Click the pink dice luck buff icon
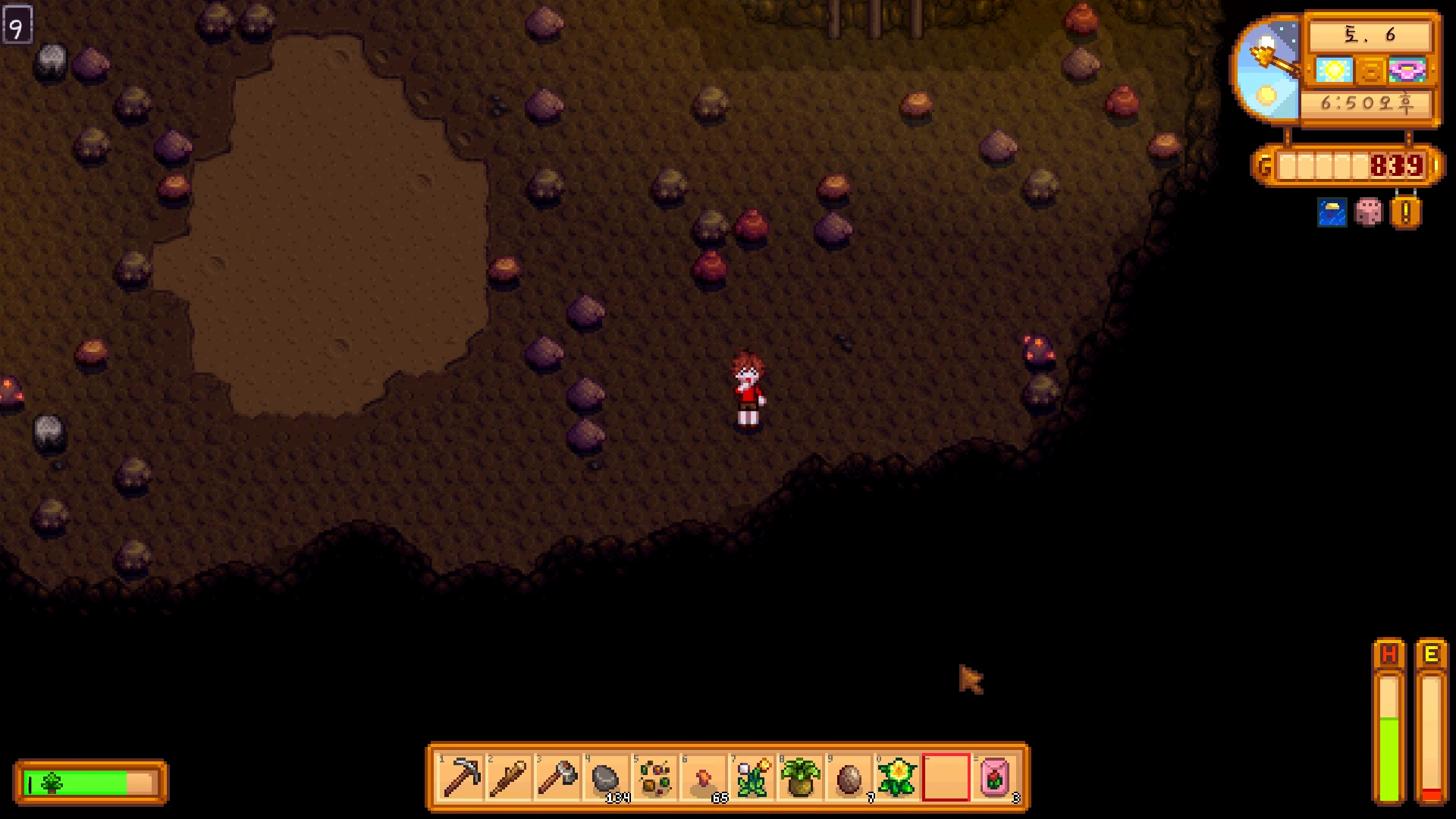The image size is (1456, 819). [x=1369, y=212]
